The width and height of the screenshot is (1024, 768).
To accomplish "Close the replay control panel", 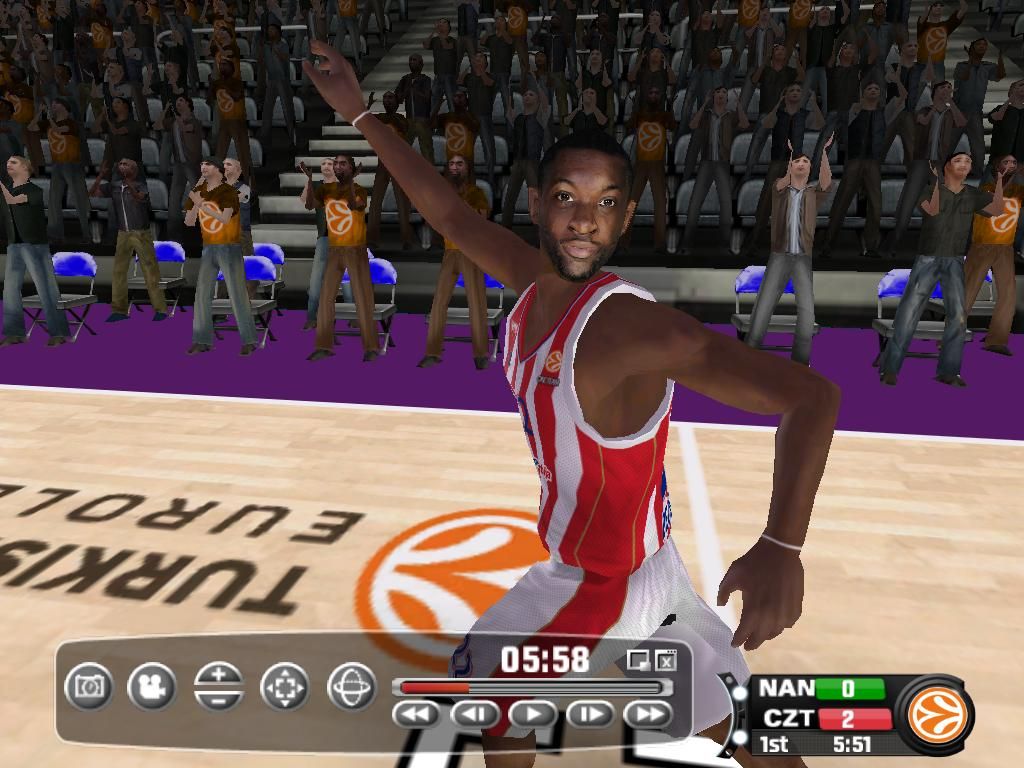I will [665, 660].
